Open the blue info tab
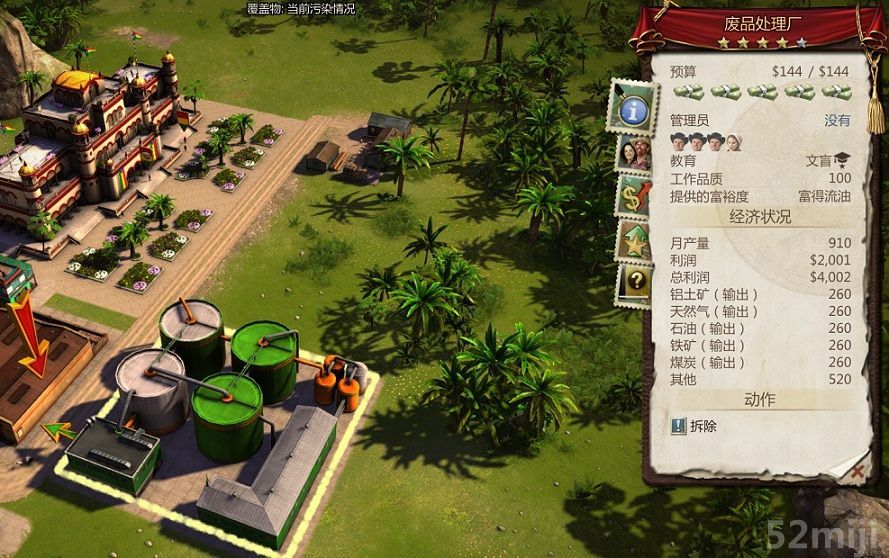 click(631, 108)
